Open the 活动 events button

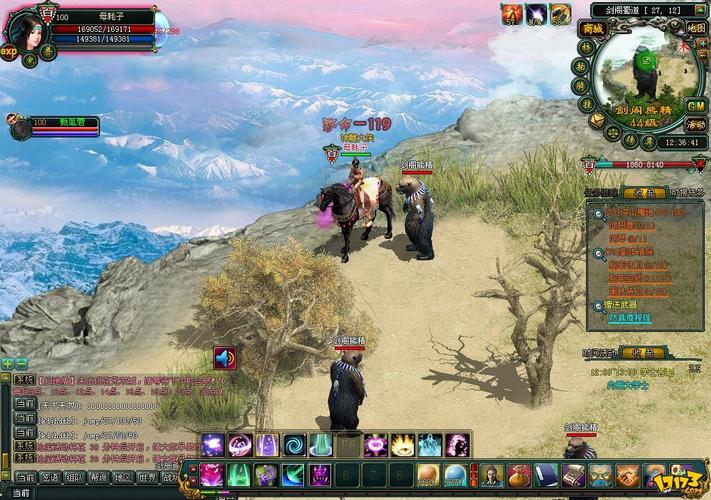pos(695,124)
